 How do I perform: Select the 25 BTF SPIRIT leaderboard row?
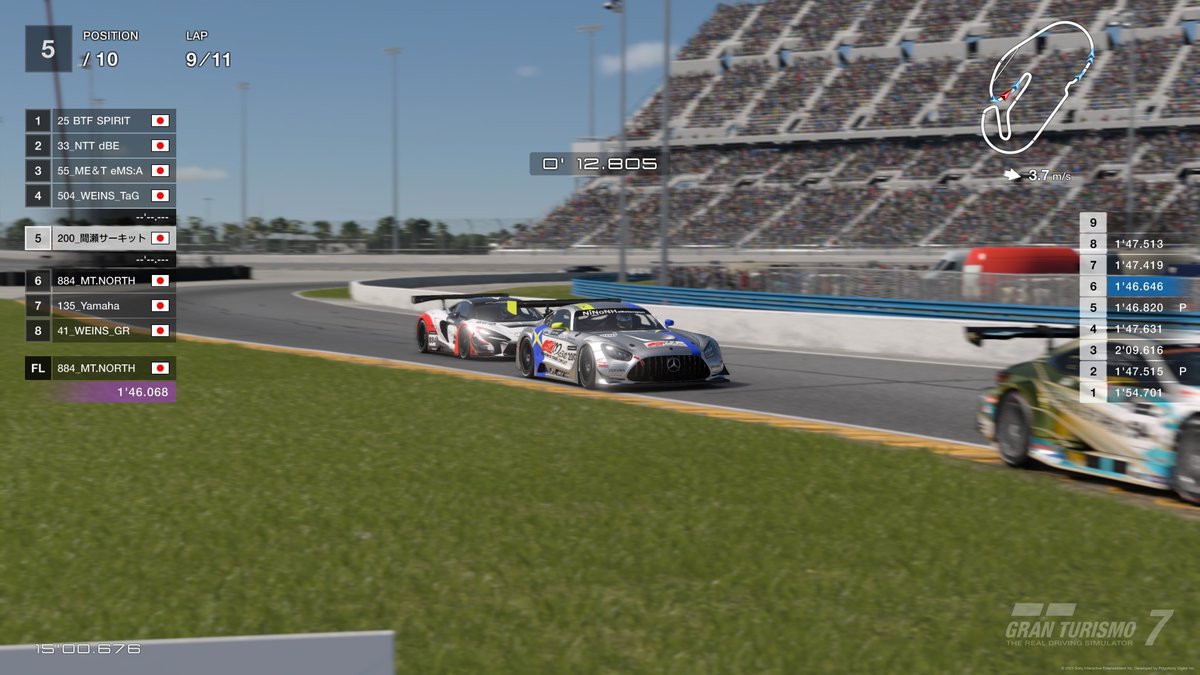point(100,121)
